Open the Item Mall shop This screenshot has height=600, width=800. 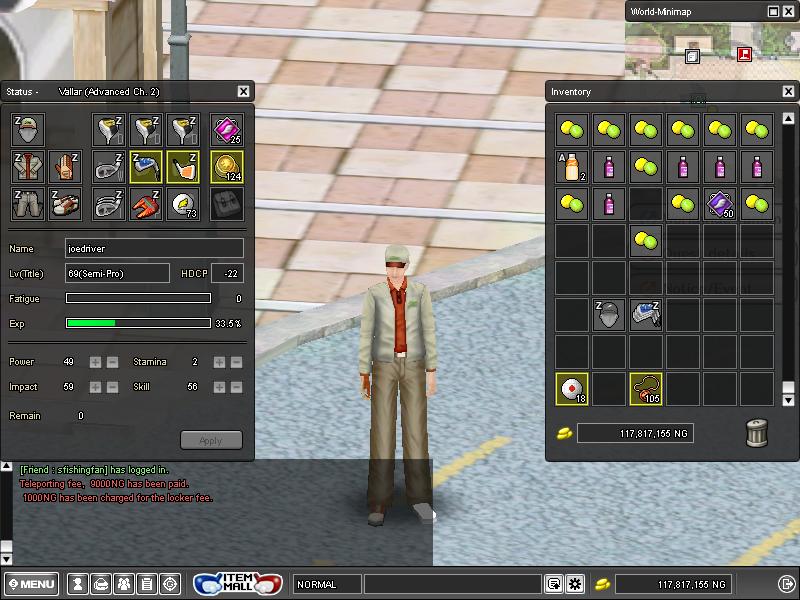[238, 584]
